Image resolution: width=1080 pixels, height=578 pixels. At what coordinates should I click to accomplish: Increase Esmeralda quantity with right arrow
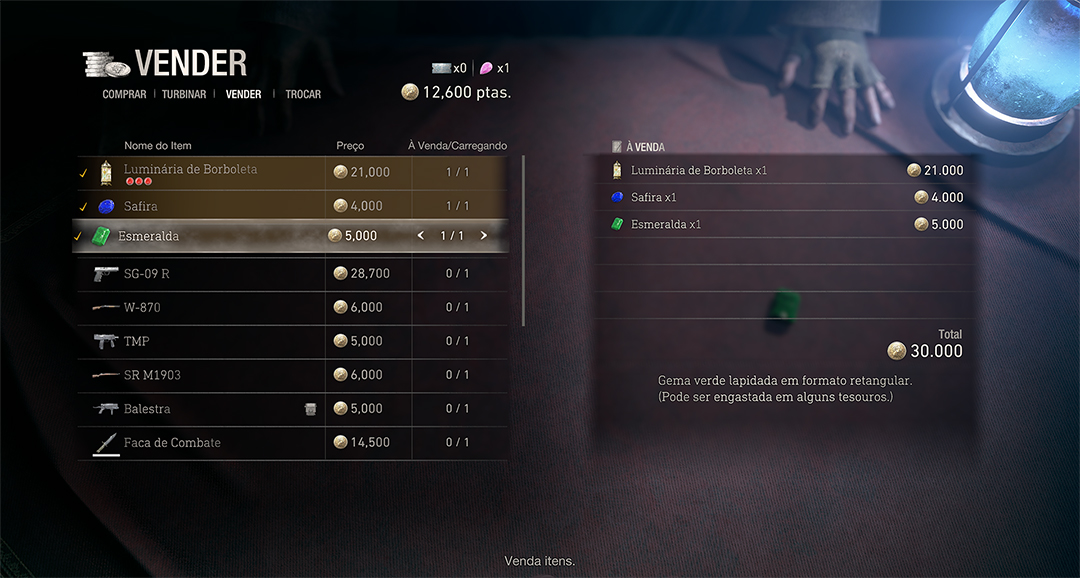pyautogui.click(x=484, y=236)
